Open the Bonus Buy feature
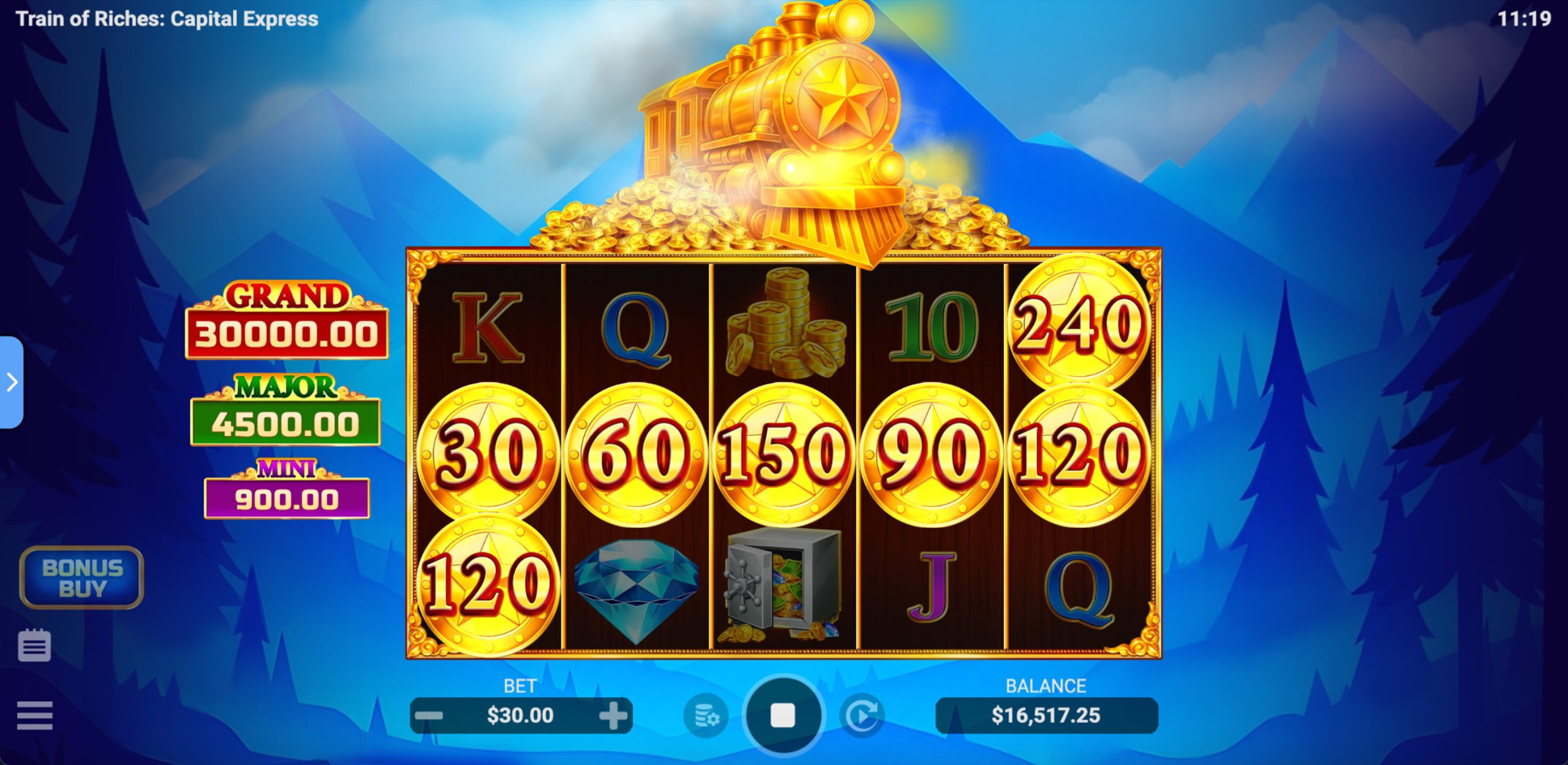The image size is (1568, 765). click(82, 578)
